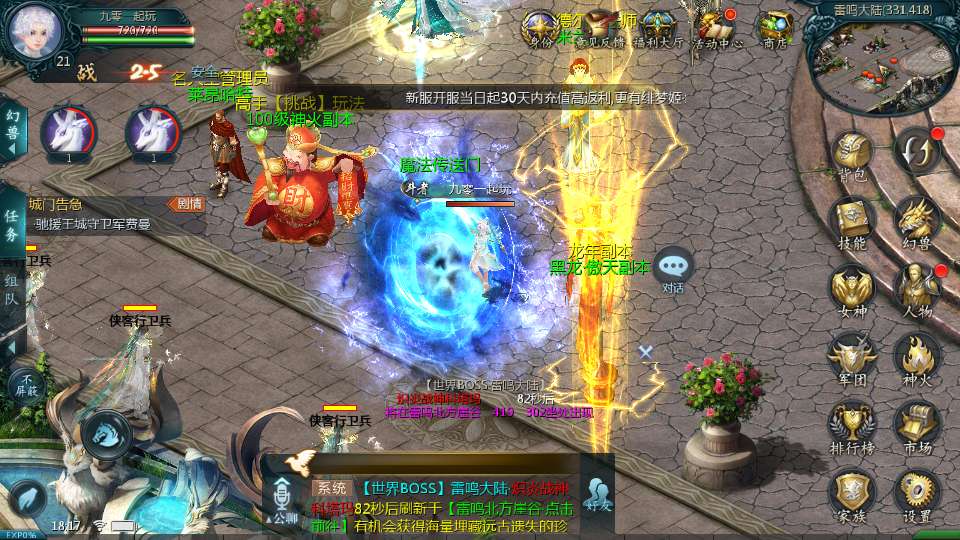Switch to the 组队 team tab
This screenshot has height=540, width=960.
coord(12,285)
